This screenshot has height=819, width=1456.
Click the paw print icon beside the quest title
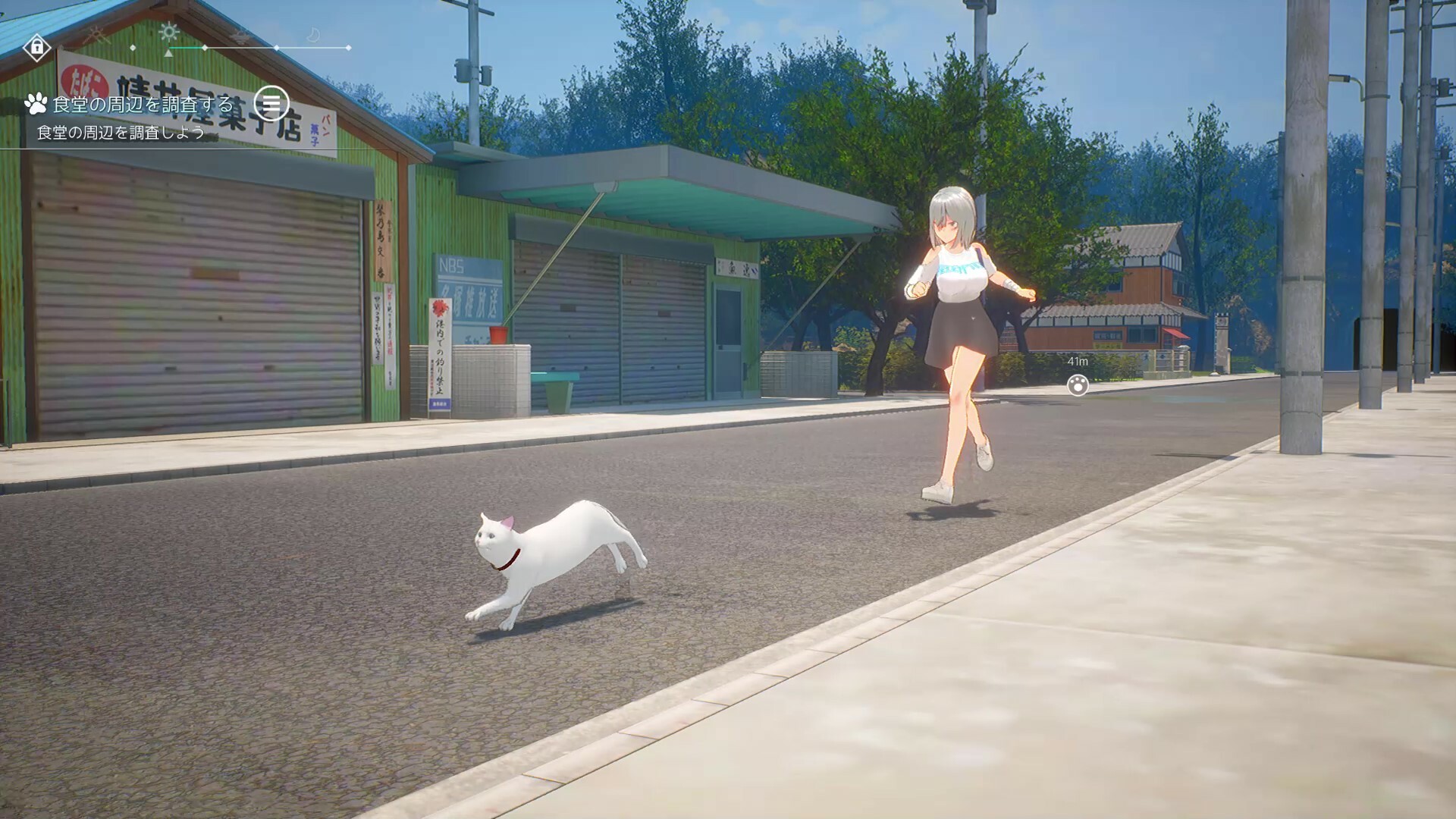point(37,104)
